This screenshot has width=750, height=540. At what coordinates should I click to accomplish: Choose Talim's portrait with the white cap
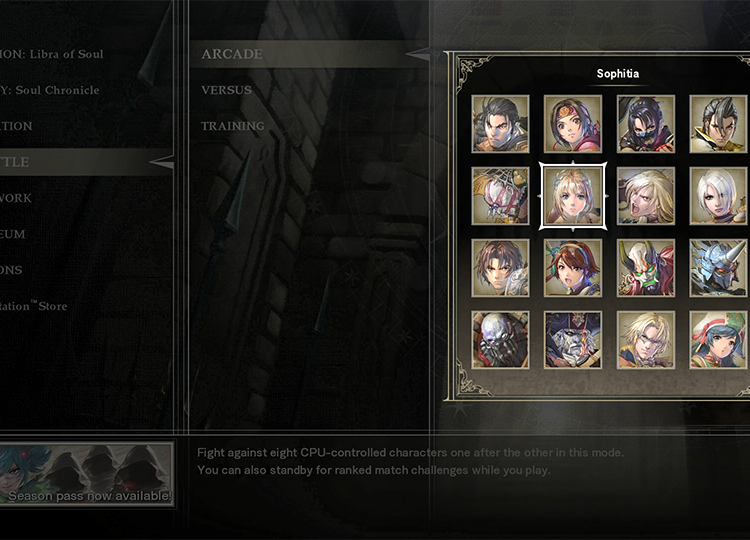[718, 340]
